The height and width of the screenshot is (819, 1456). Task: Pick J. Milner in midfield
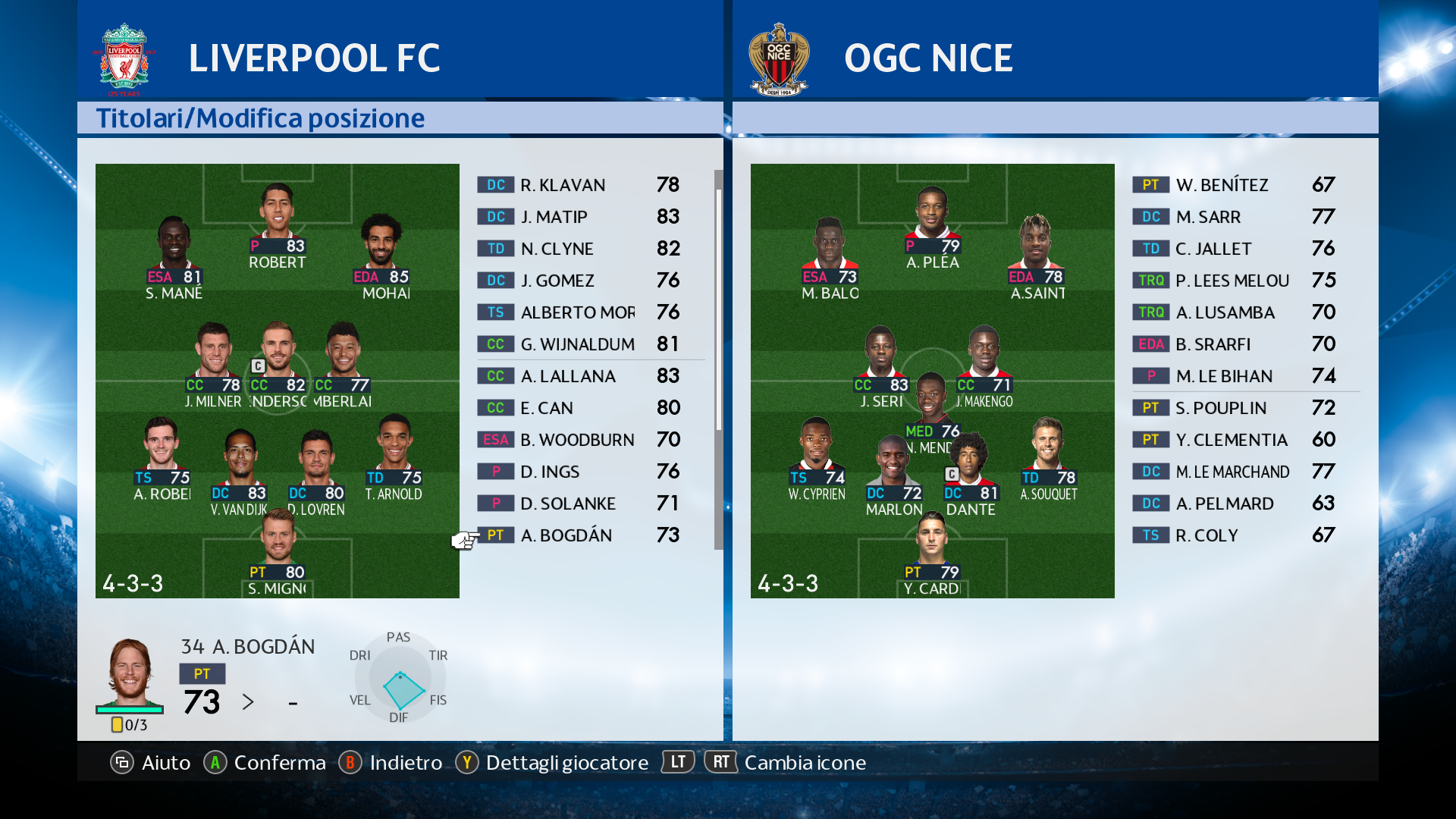[213, 359]
